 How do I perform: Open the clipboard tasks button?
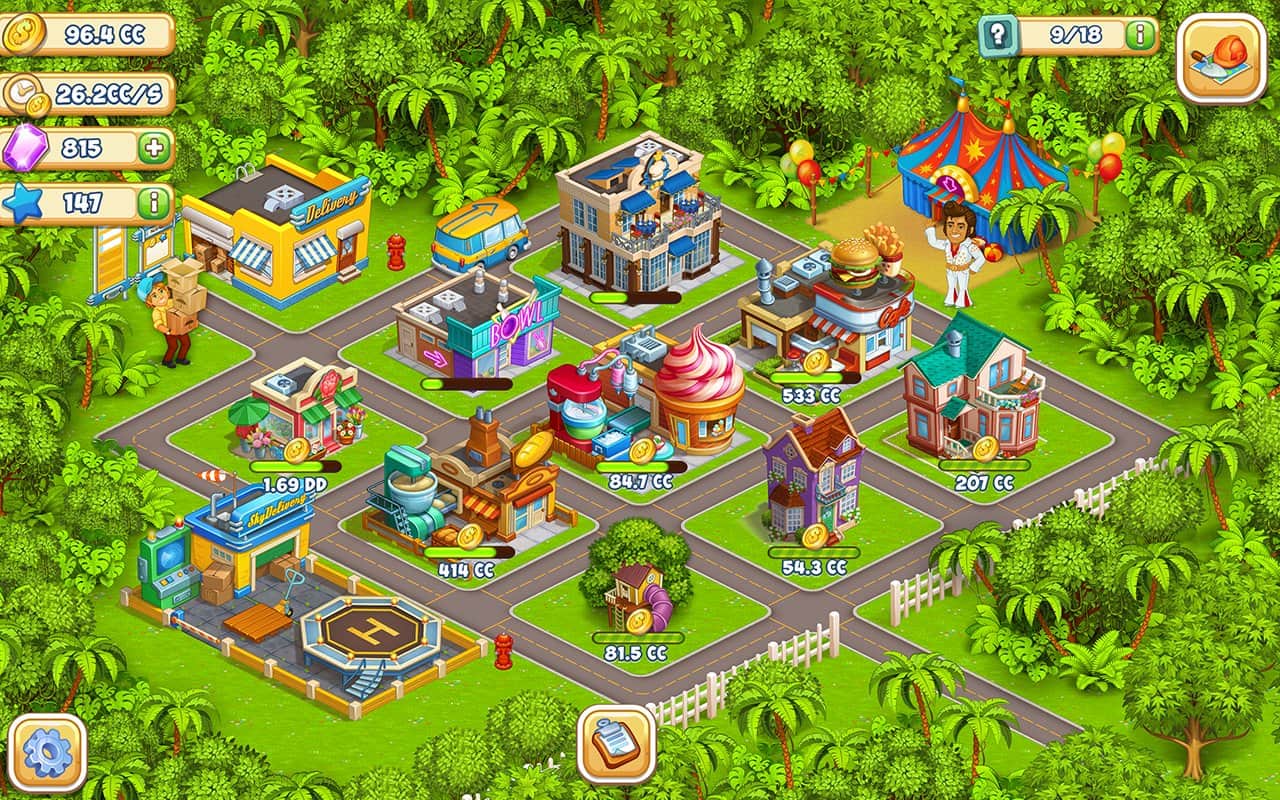616,744
